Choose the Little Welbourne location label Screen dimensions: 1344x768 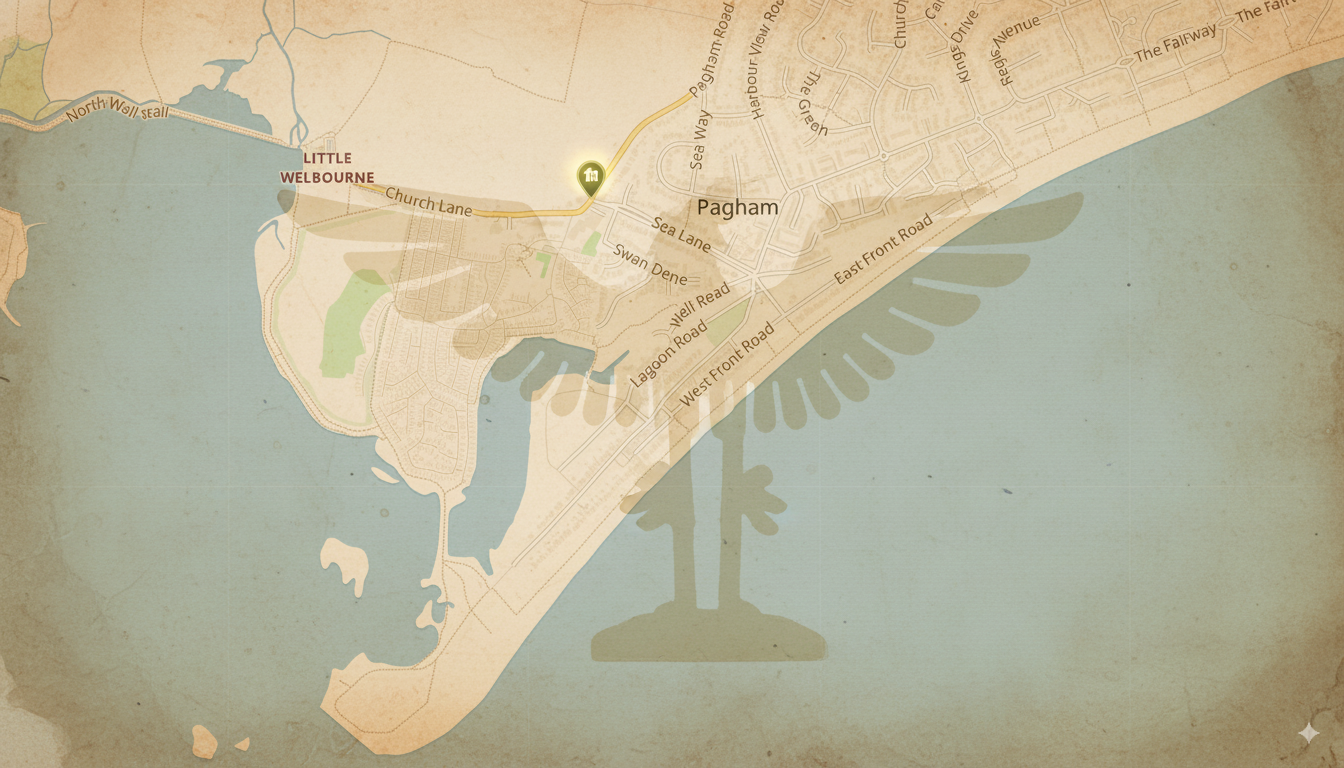pos(327,168)
